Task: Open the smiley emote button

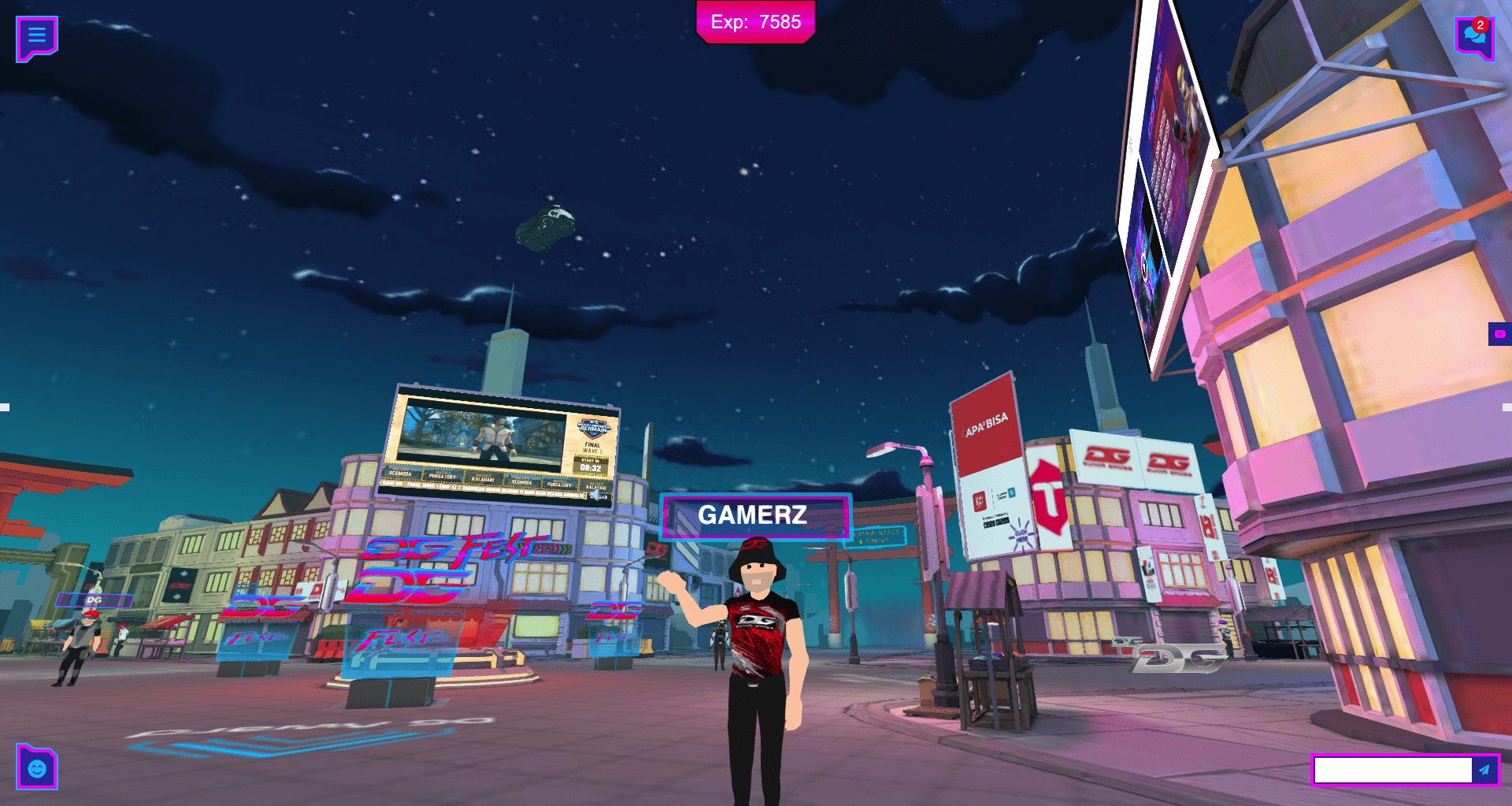Action: pos(37,767)
